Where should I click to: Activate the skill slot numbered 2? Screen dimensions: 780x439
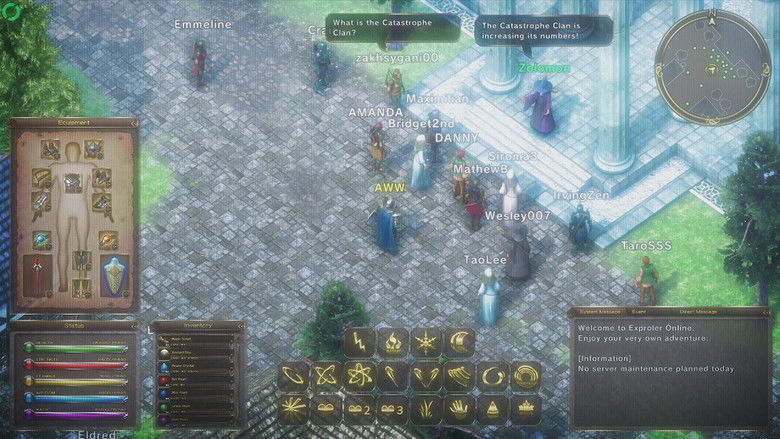pyautogui.click(x=359, y=409)
